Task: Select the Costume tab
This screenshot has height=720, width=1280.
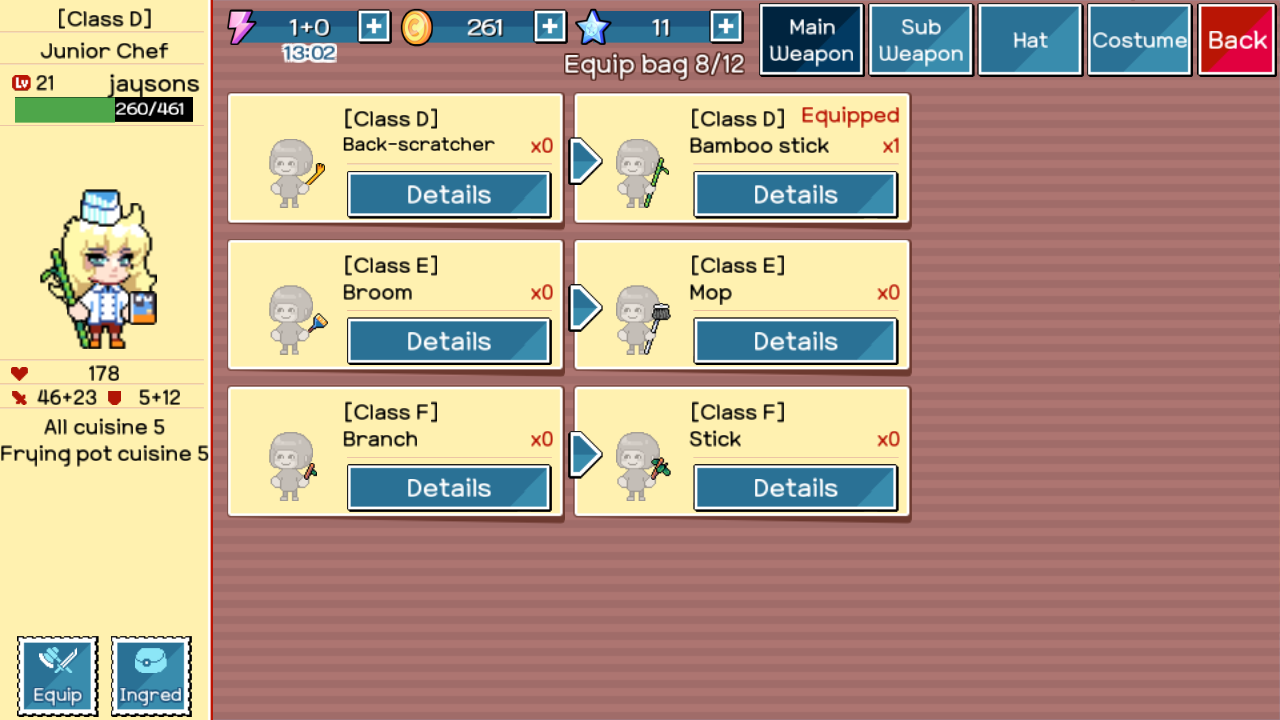Action: coord(1139,40)
